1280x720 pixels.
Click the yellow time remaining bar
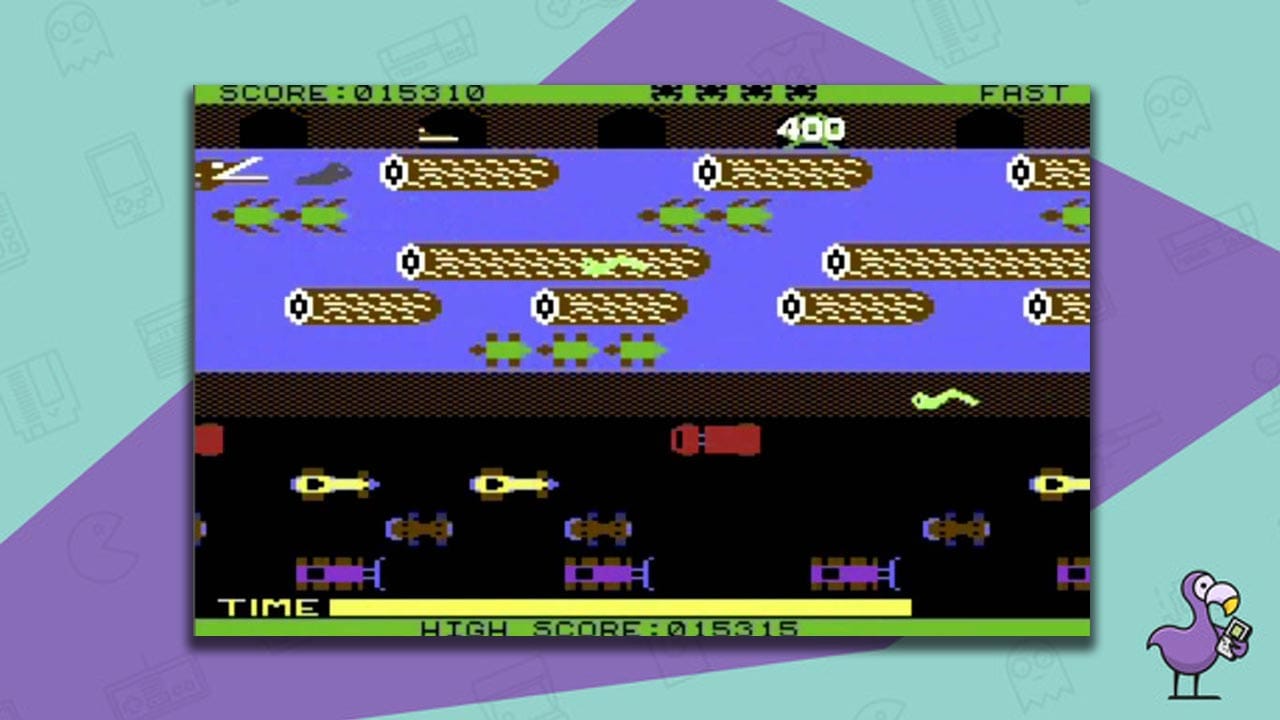tap(620, 604)
